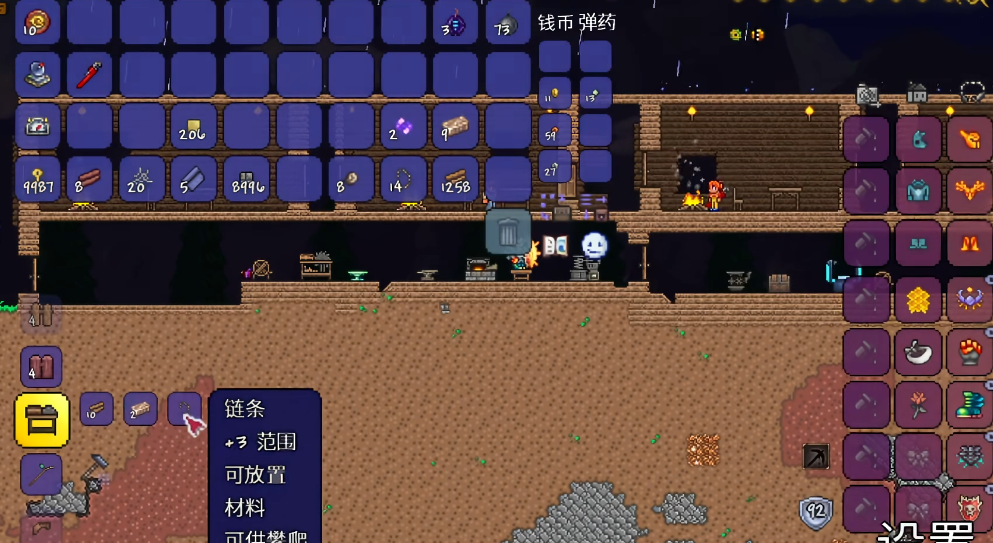Screen dimensions: 993x543
Task: Select the equipped chestplate armor slot
Action: tap(918, 191)
